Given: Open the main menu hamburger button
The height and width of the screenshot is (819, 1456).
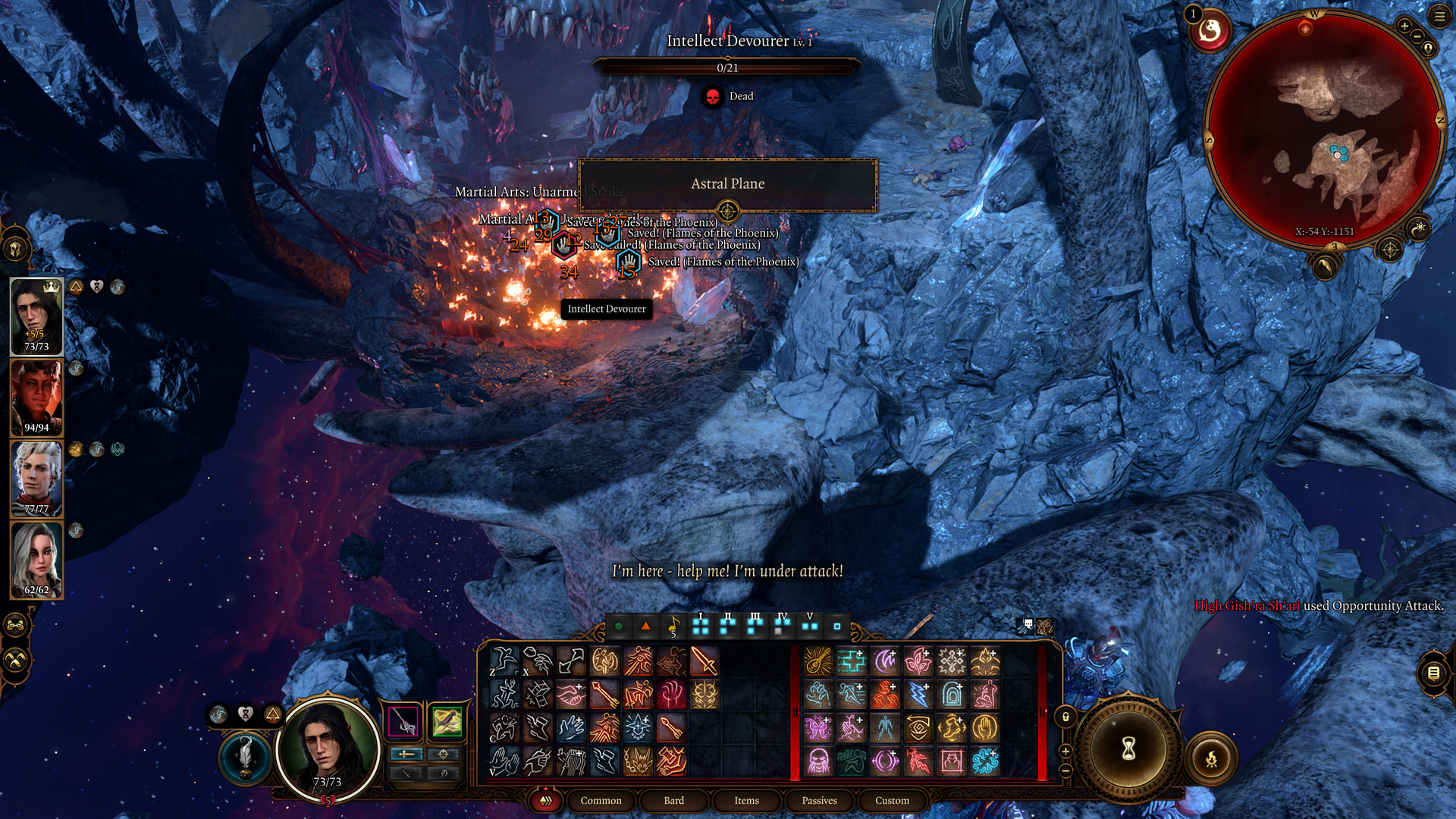Looking at the screenshot, I should click(x=1439, y=17).
